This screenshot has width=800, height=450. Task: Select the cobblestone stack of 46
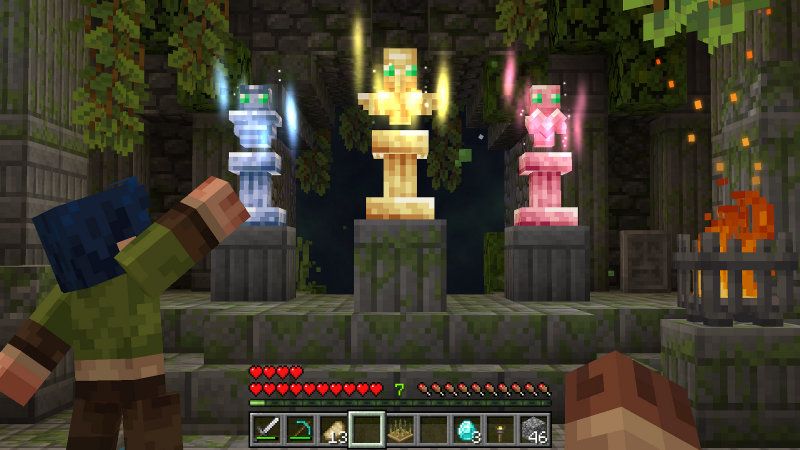pos(534,430)
